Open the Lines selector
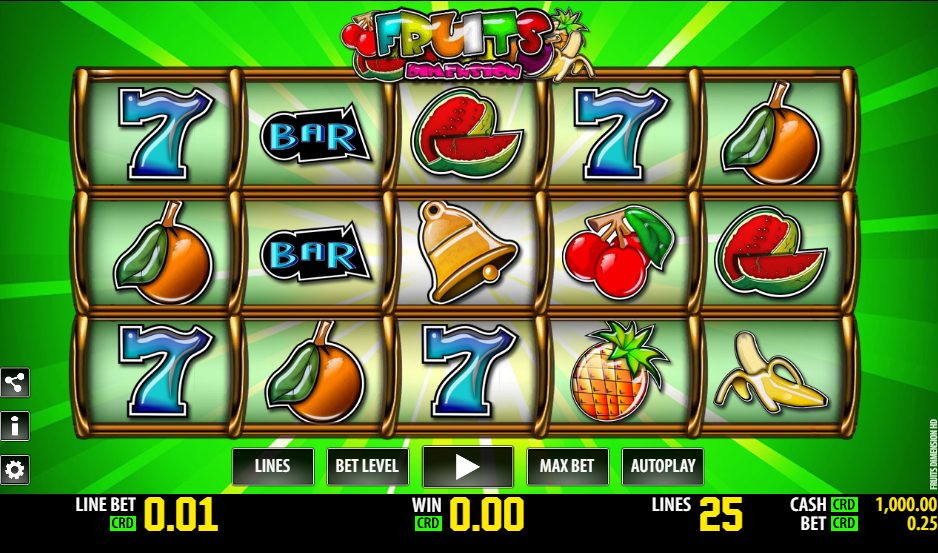Screen dimensions: 938x553 (273, 466)
